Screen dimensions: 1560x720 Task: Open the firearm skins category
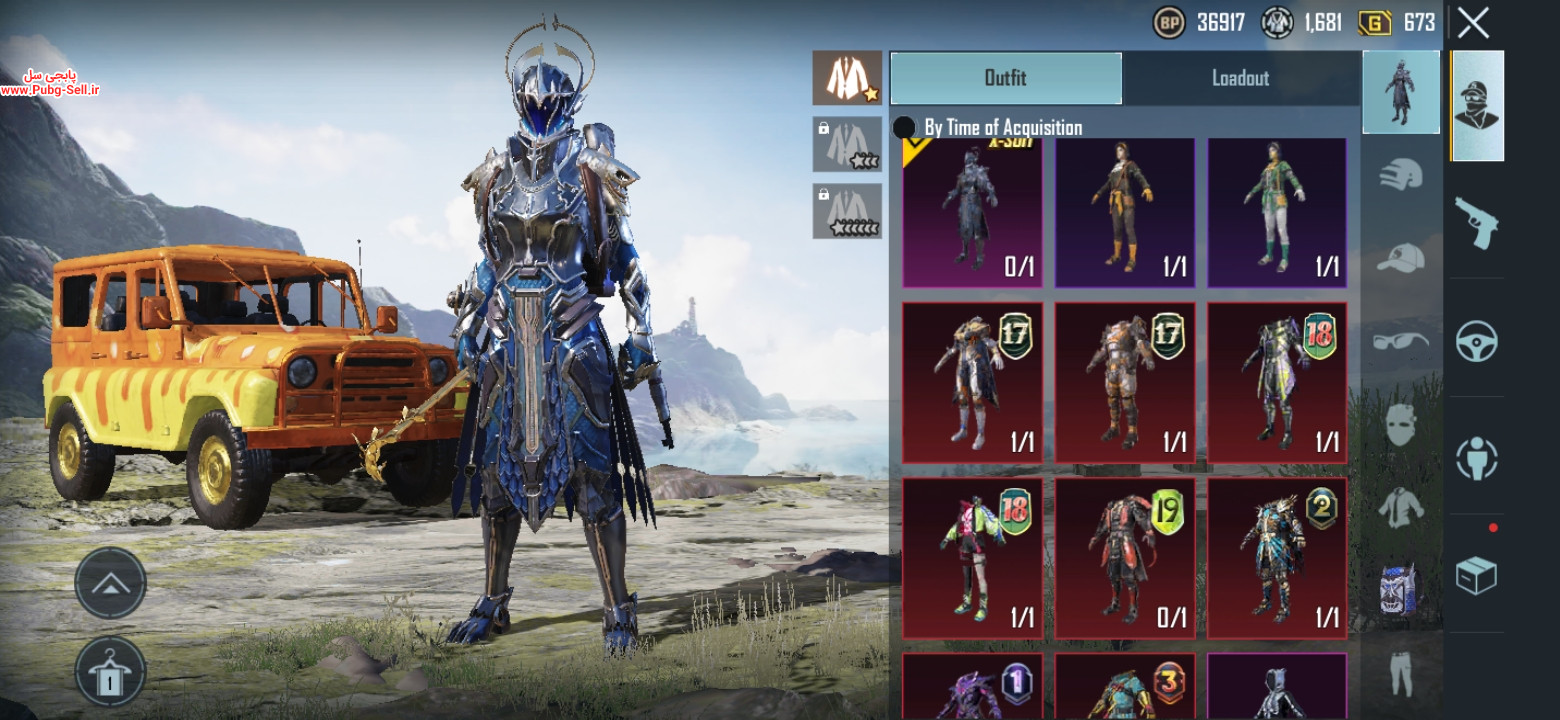1476,222
